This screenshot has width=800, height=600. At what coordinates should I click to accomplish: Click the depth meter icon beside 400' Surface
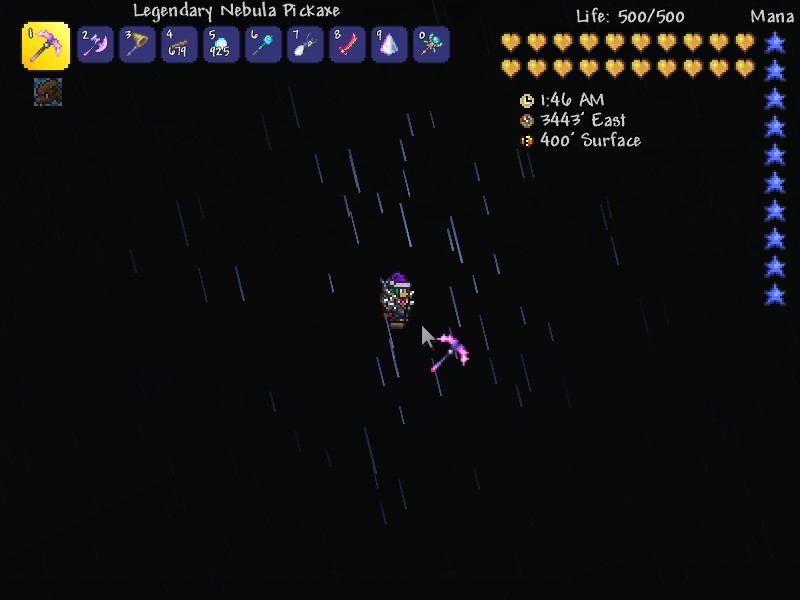click(527, 141)
